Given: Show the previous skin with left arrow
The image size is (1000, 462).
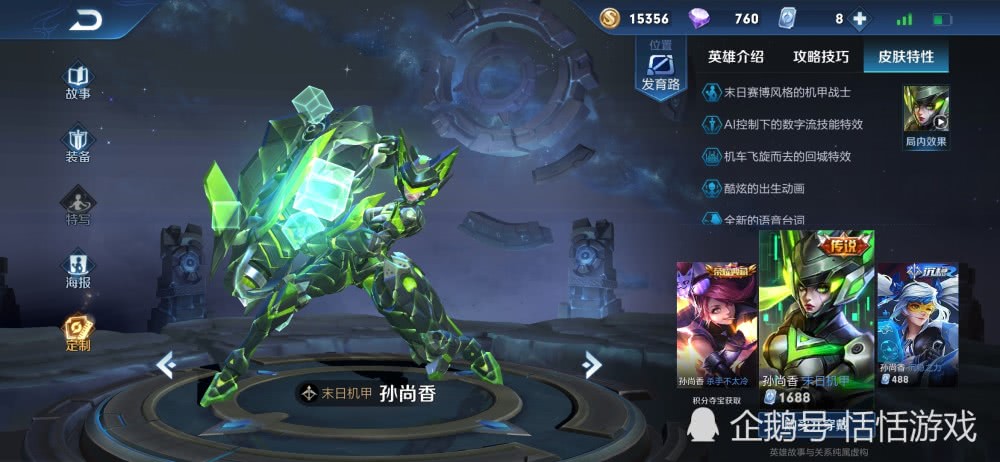Looking at the screenshot, I should click(166, 365).
